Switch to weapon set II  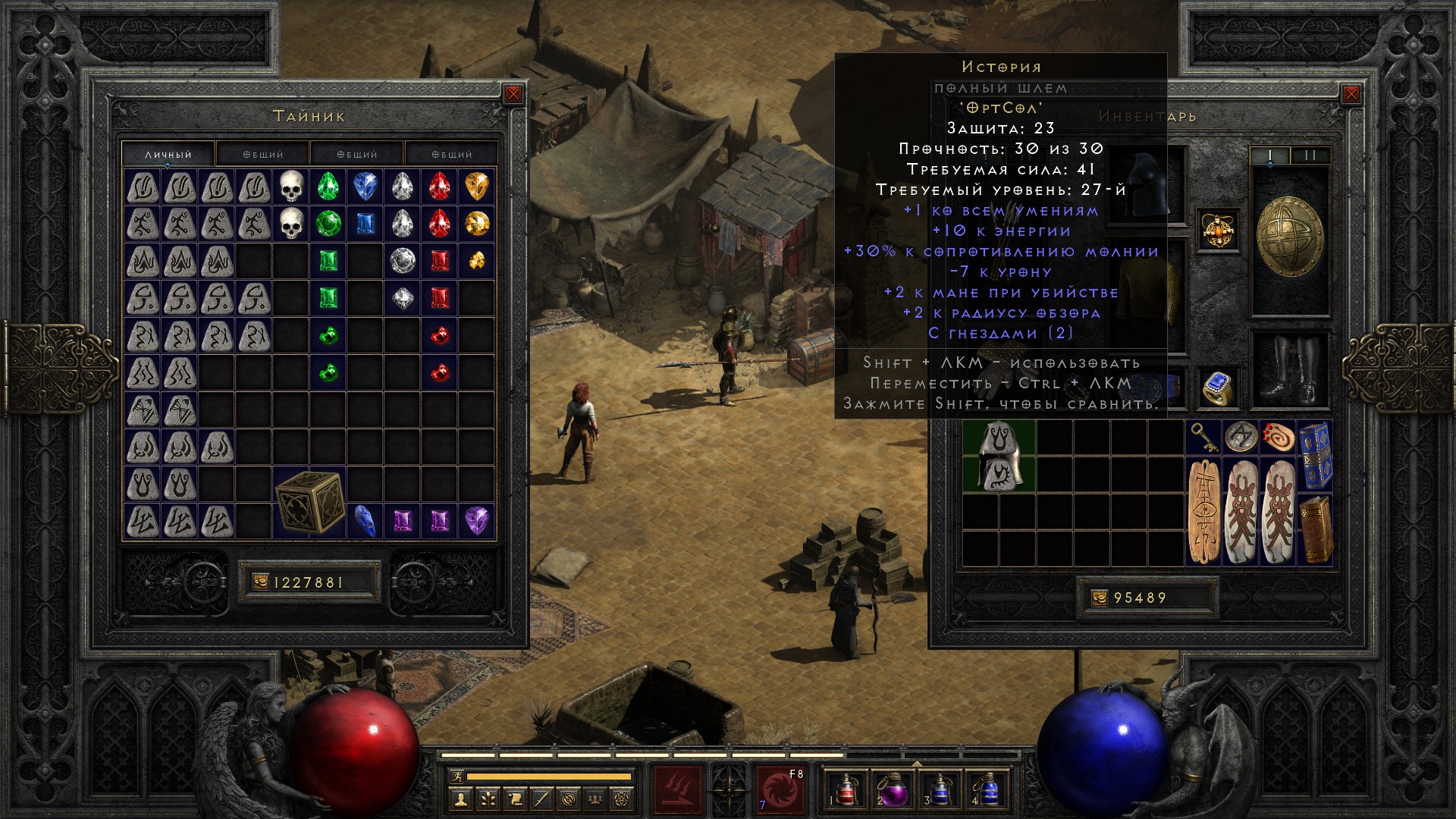1310,155
